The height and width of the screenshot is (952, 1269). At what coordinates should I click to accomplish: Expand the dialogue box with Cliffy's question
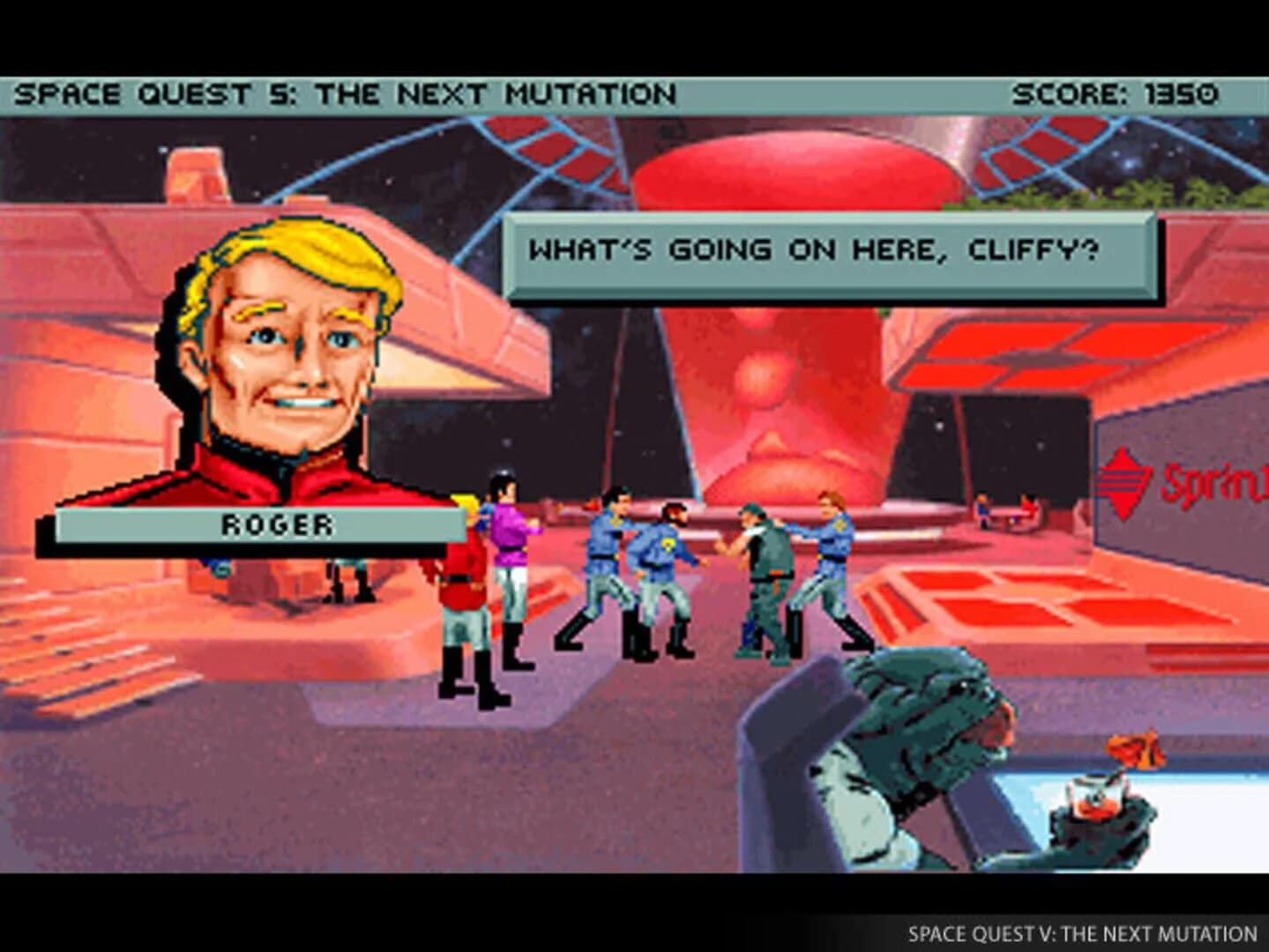click(x=829, y=251)
